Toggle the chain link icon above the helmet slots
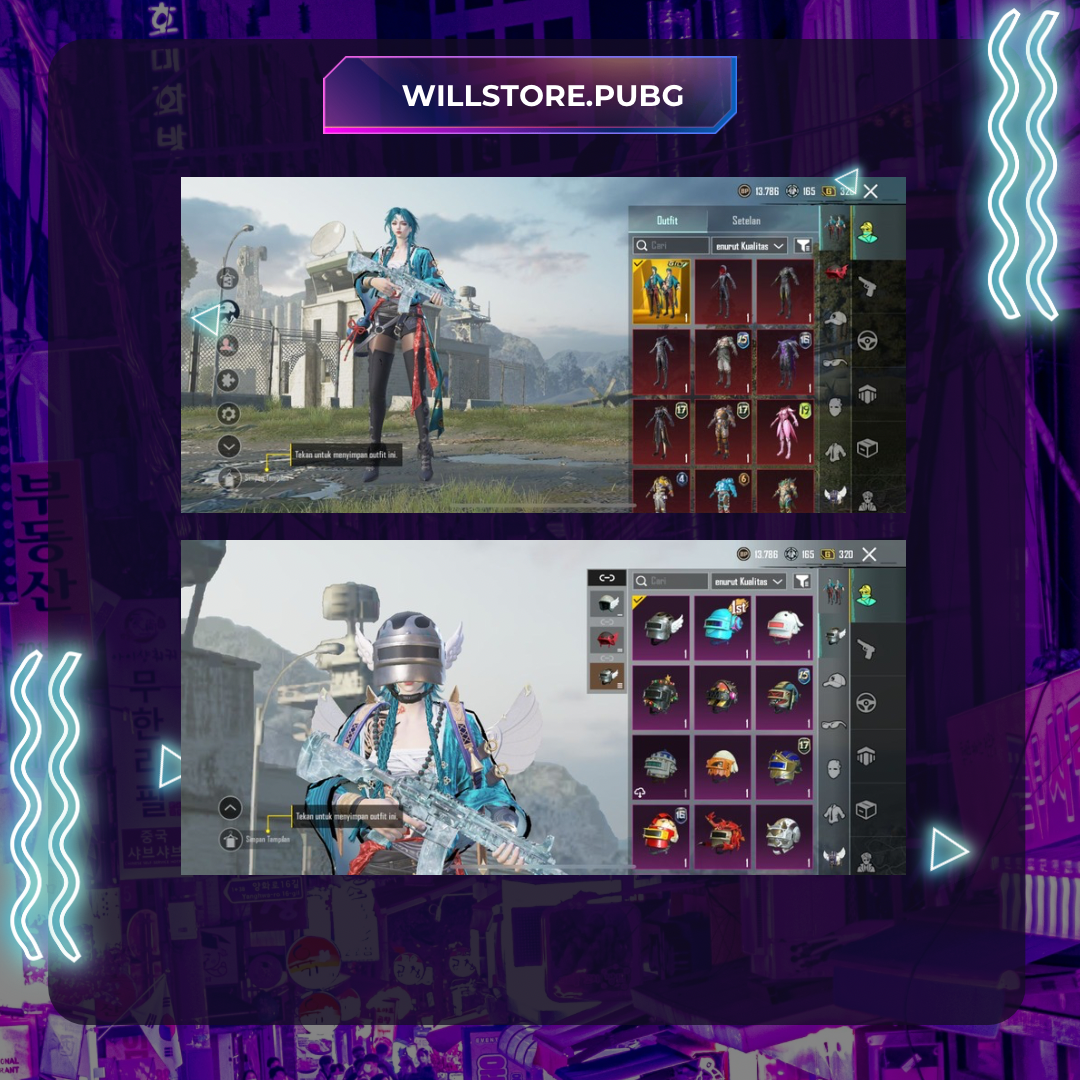The height and width of the screenshot is (1080, 1080). 606,577
